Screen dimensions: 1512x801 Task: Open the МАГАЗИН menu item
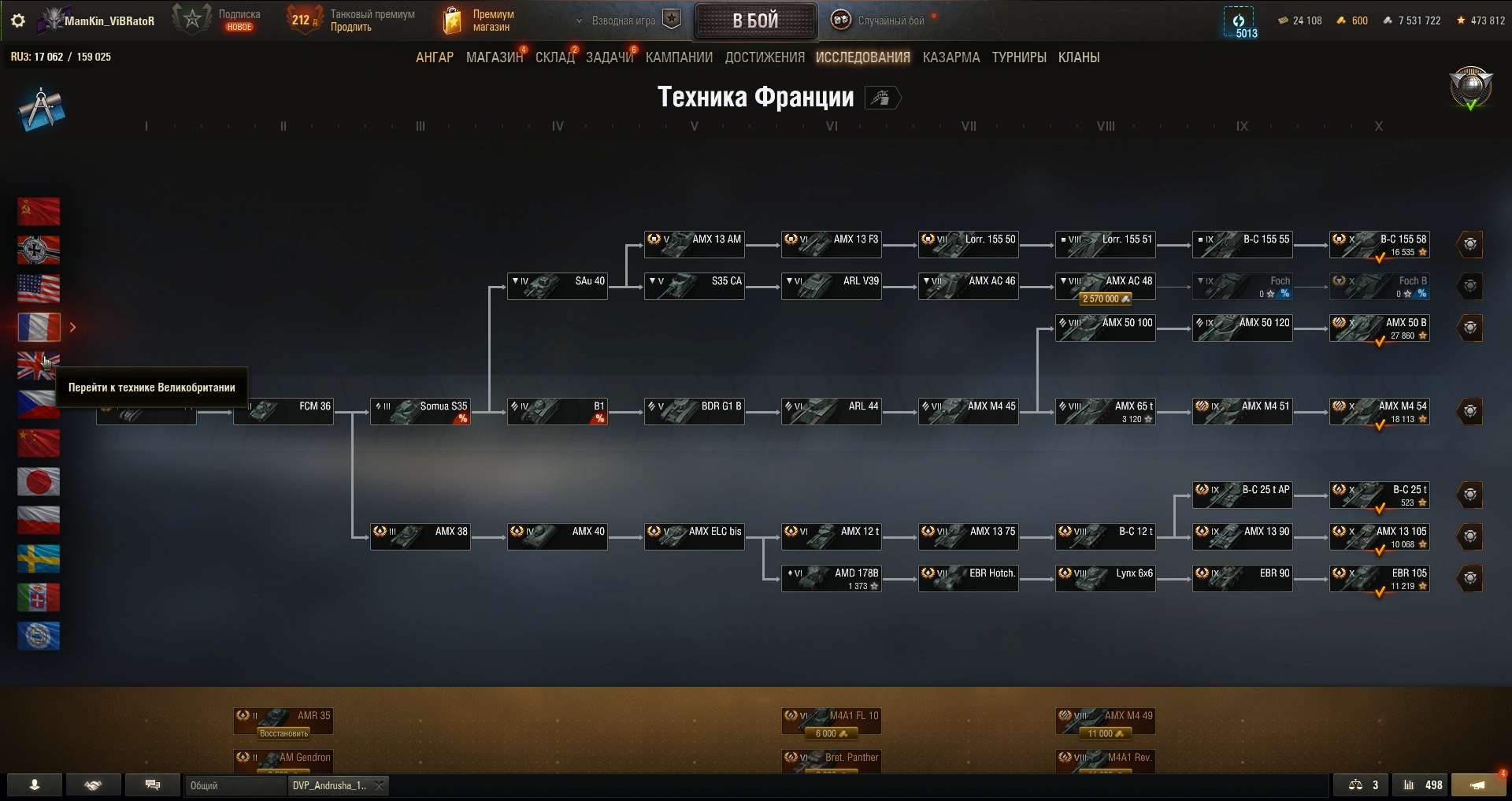[x=493, y=57]
